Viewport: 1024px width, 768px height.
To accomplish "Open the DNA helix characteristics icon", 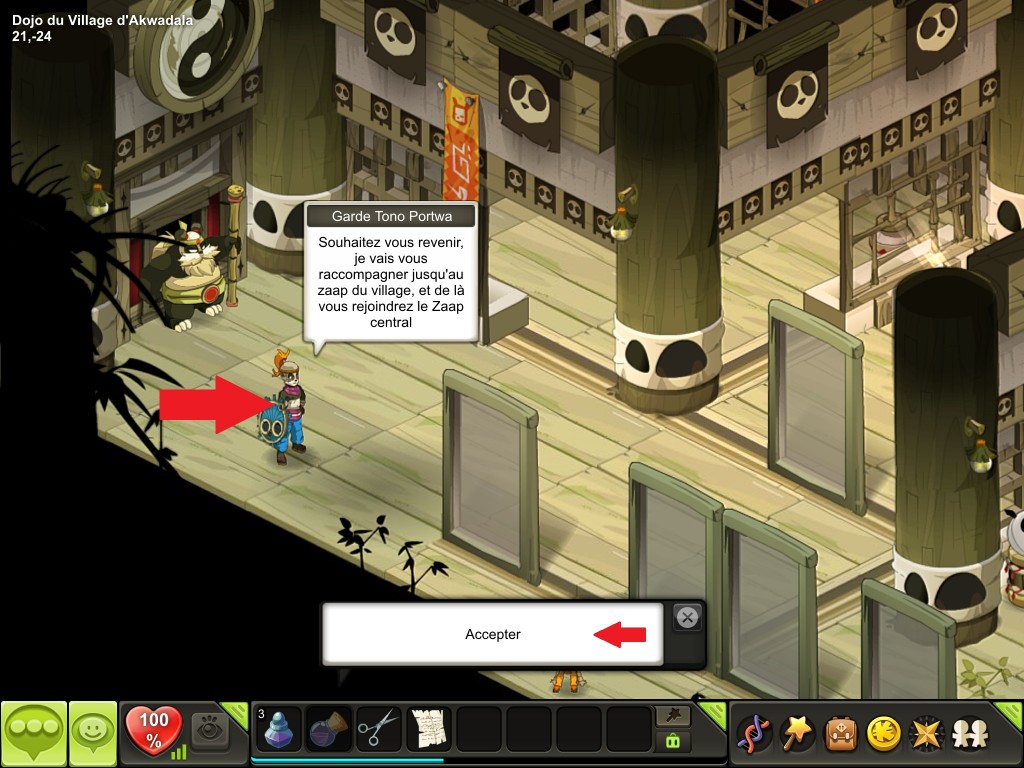I will click(x=751, y=734).
